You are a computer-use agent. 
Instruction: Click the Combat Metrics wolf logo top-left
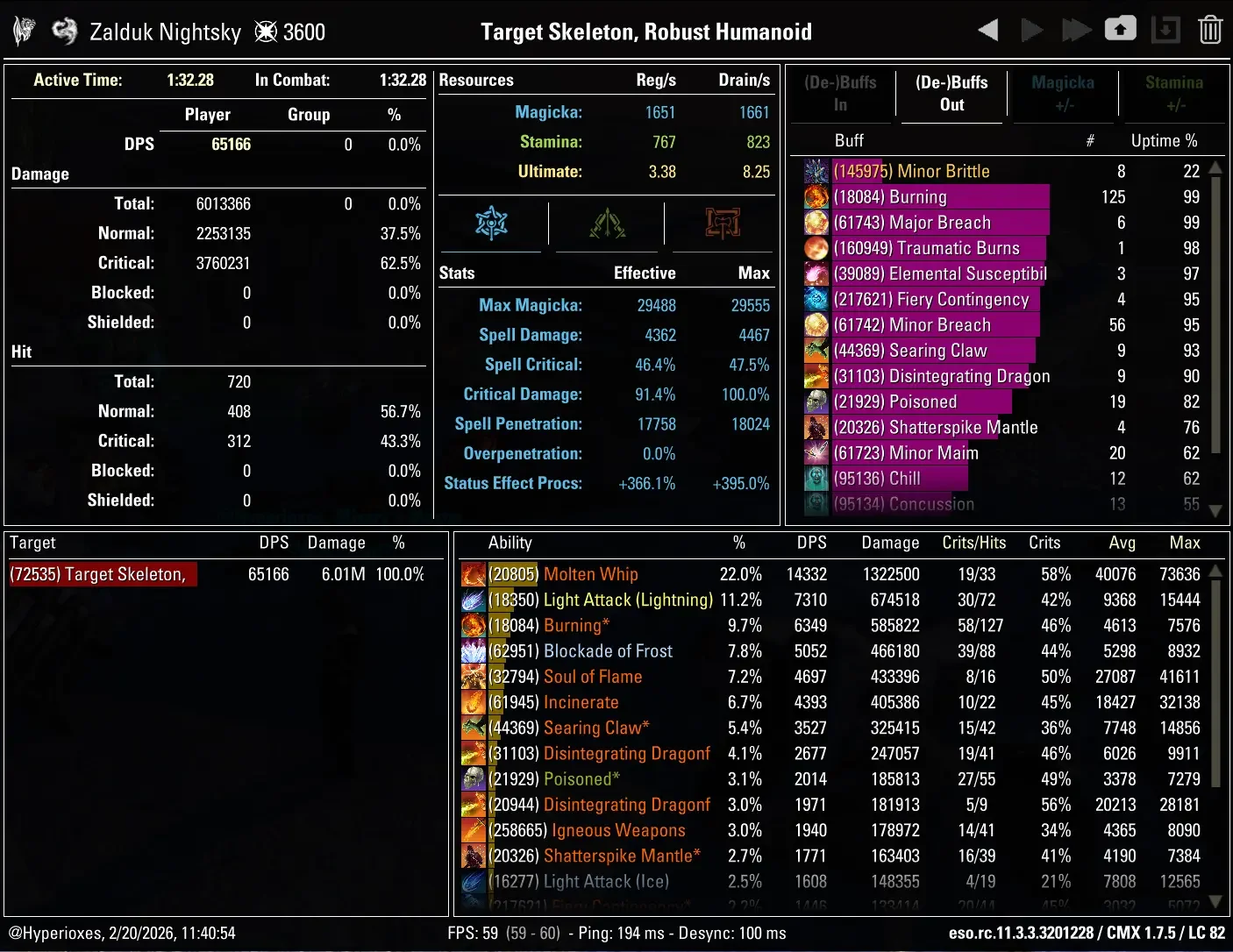[x=23, y=29]
